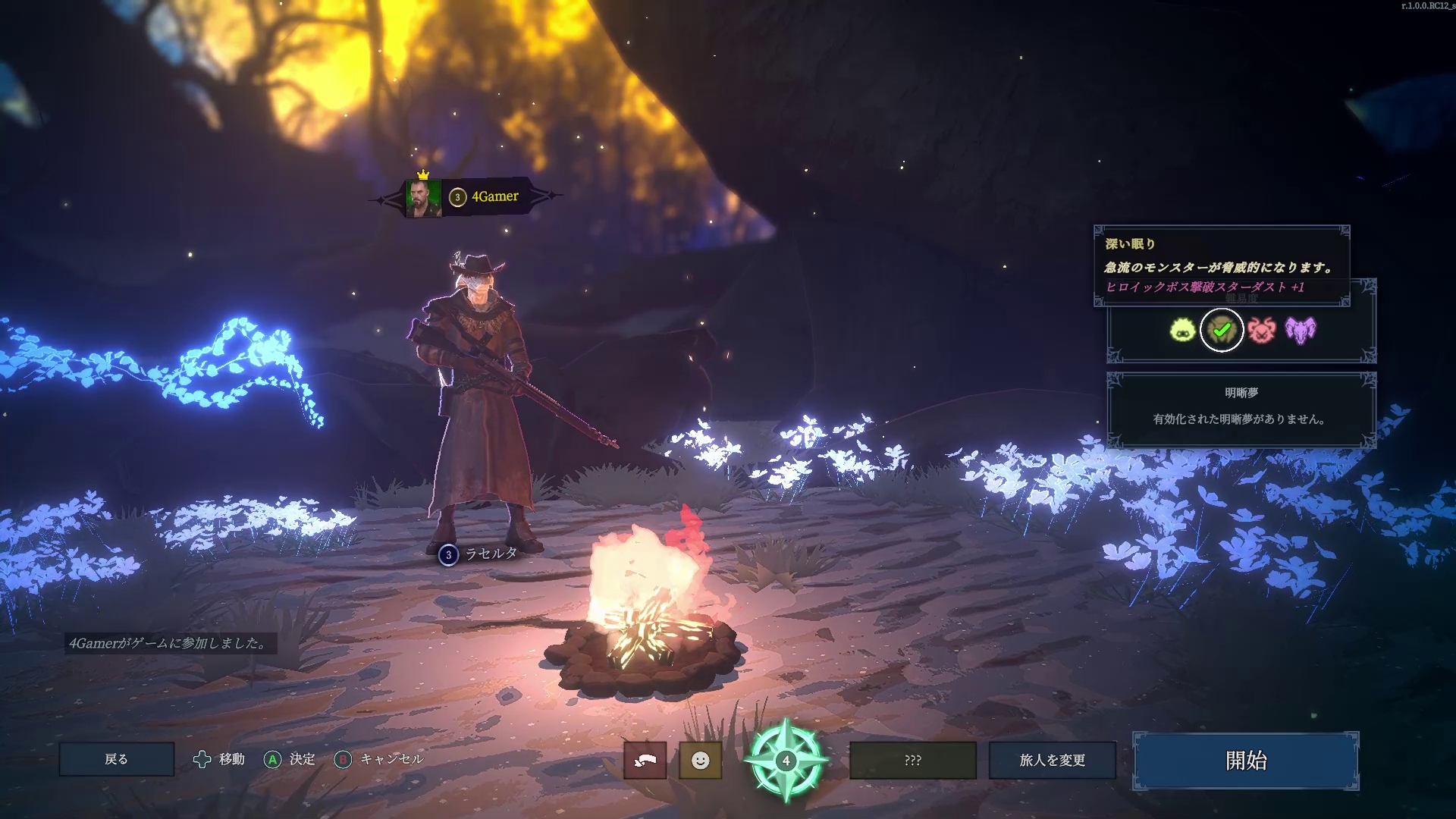The width and height of the screenshot is (1456, 819).
Task: Click the ??? button
Action: (912, 760)
